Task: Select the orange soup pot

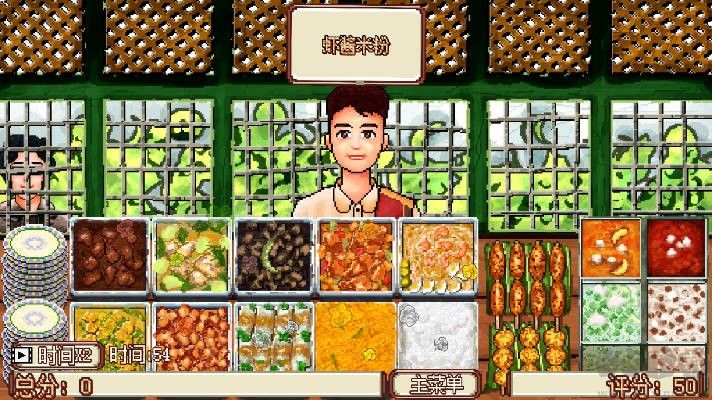Action: point(610,248)
